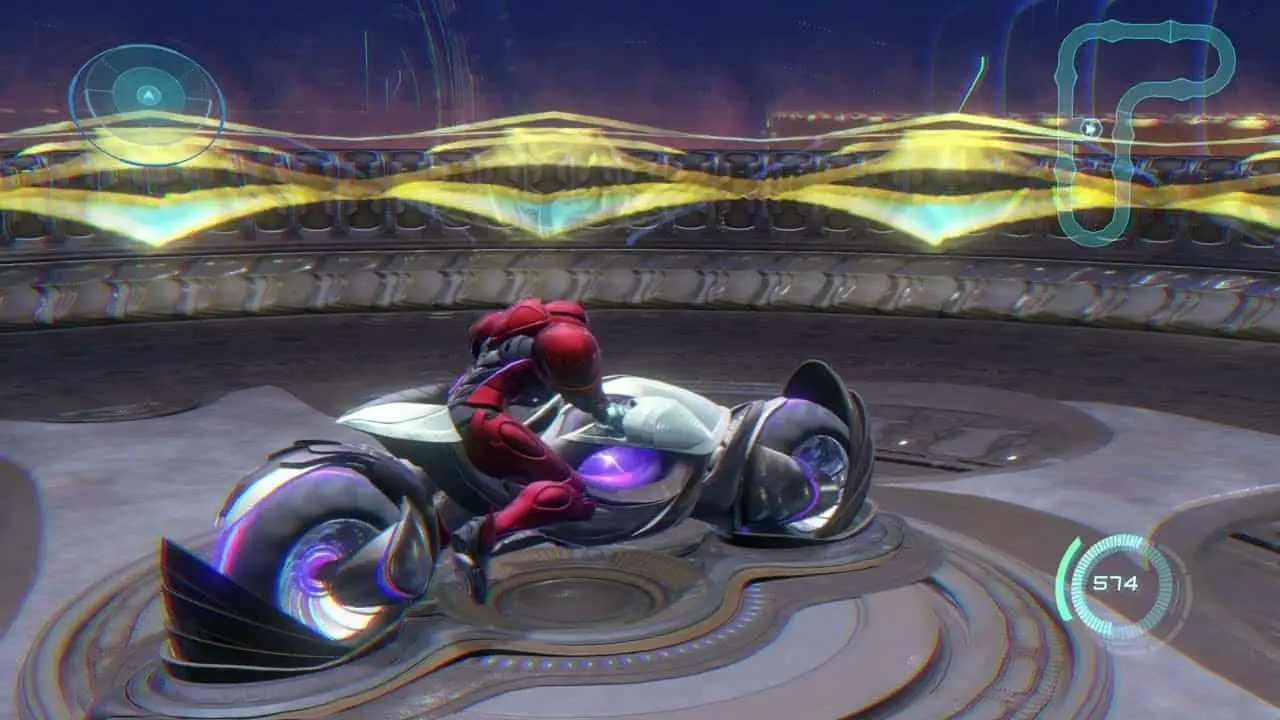Image resolution: width=1280 pixels, height=720 pixels.
Task: Select the star marker on the minimap
Action: pos(1091,128)
